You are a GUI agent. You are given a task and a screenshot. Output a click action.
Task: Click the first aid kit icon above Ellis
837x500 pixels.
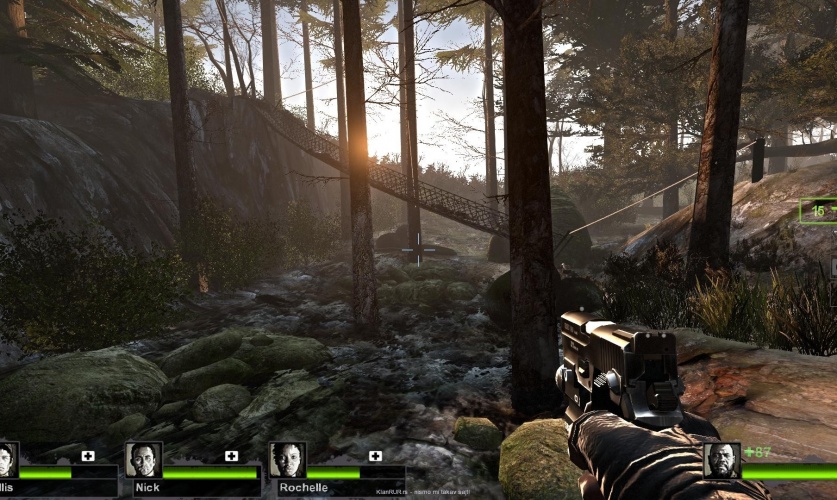click(x=88, y=456)
